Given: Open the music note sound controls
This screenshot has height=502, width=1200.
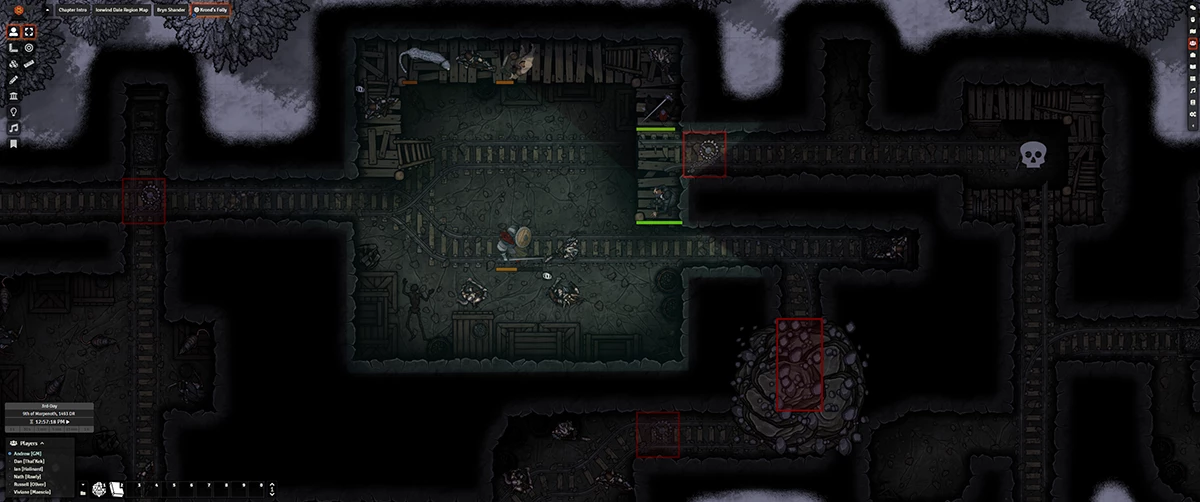Looking at the screenshot, I should click(13, 128).
